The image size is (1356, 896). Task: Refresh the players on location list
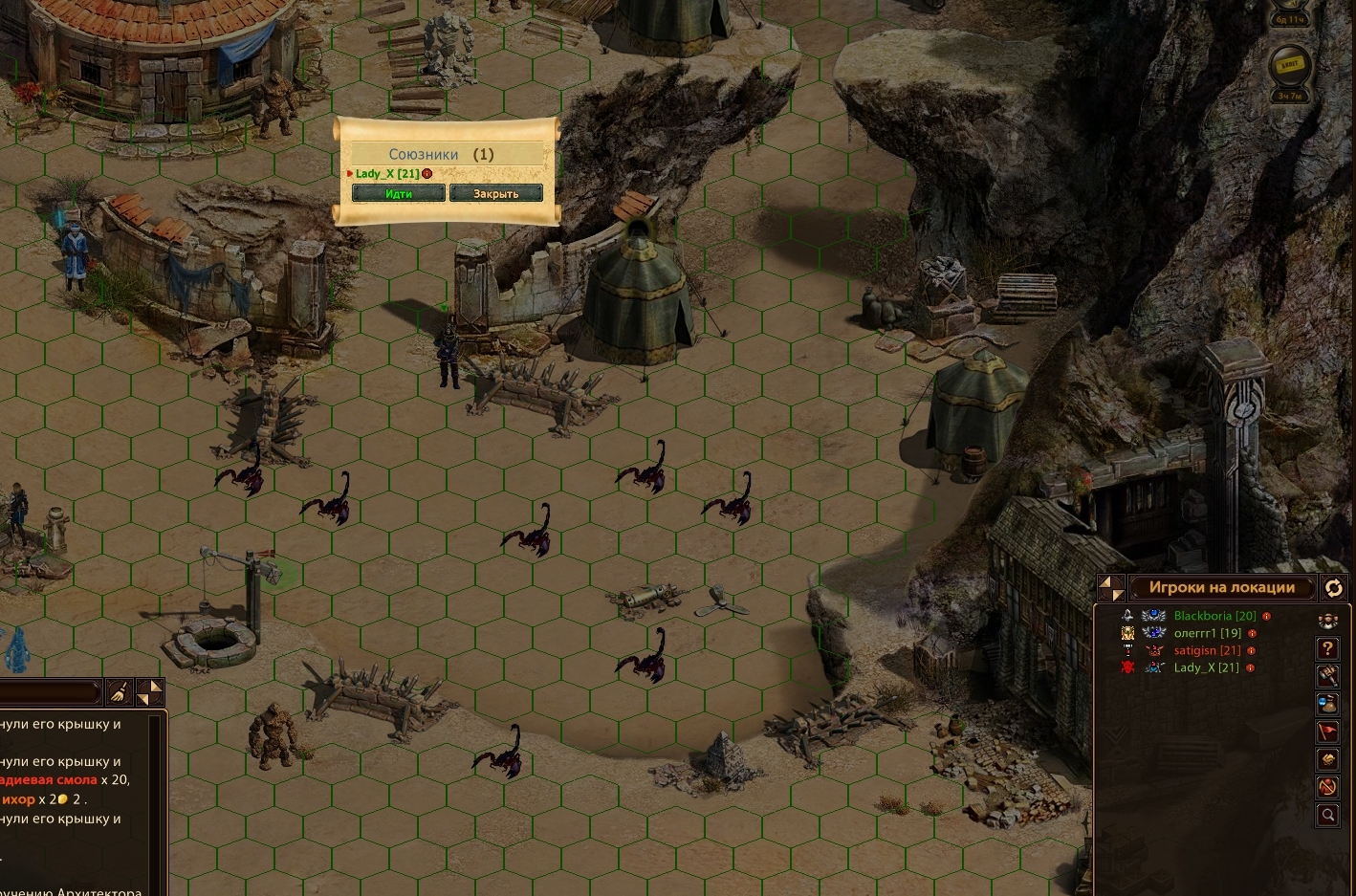(x=1334, y=588)
